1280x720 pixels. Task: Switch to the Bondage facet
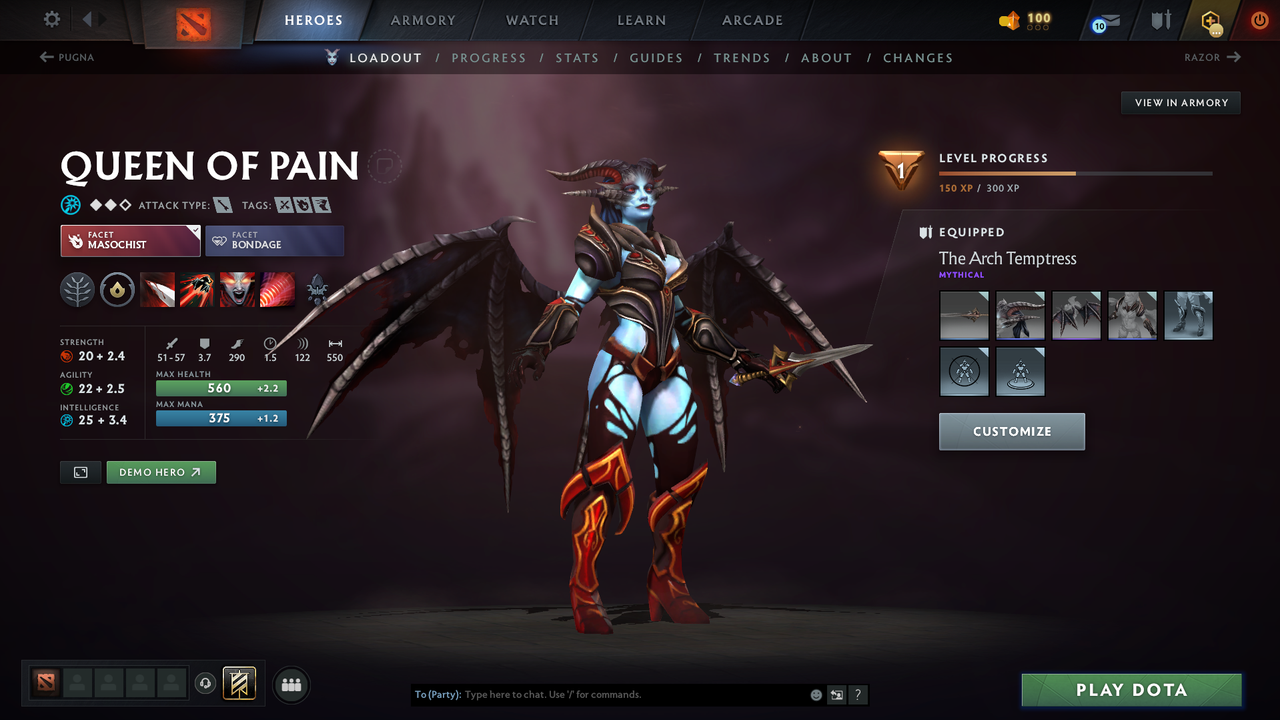(x=275, y=240)
